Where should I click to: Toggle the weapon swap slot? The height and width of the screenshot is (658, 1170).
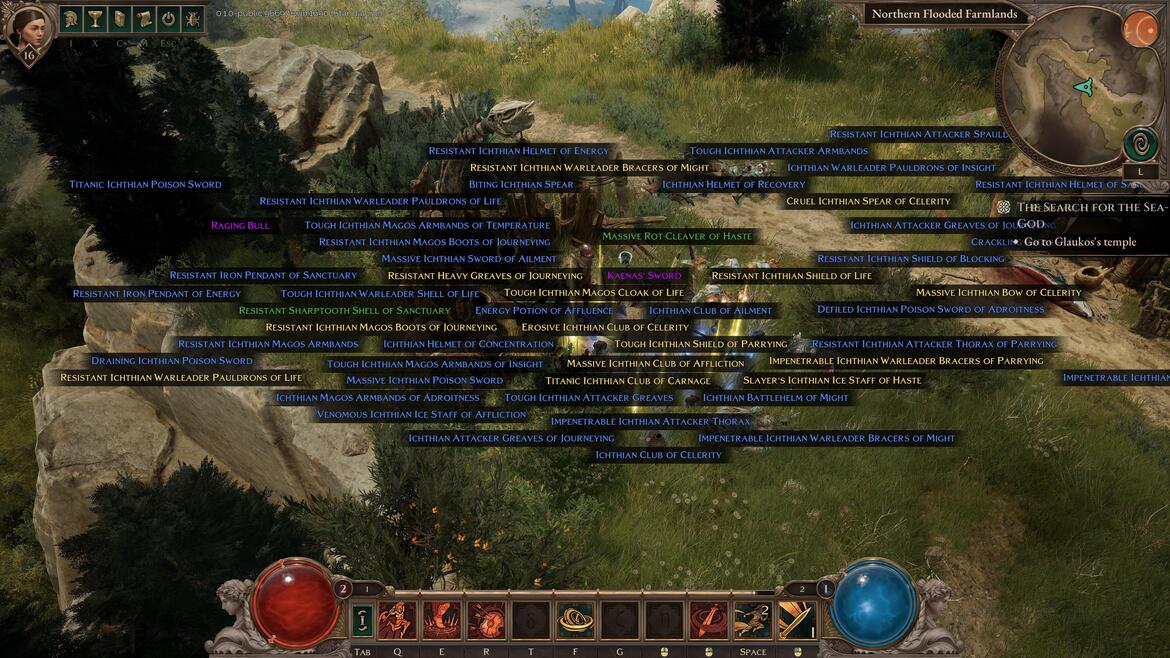(361, 620)
